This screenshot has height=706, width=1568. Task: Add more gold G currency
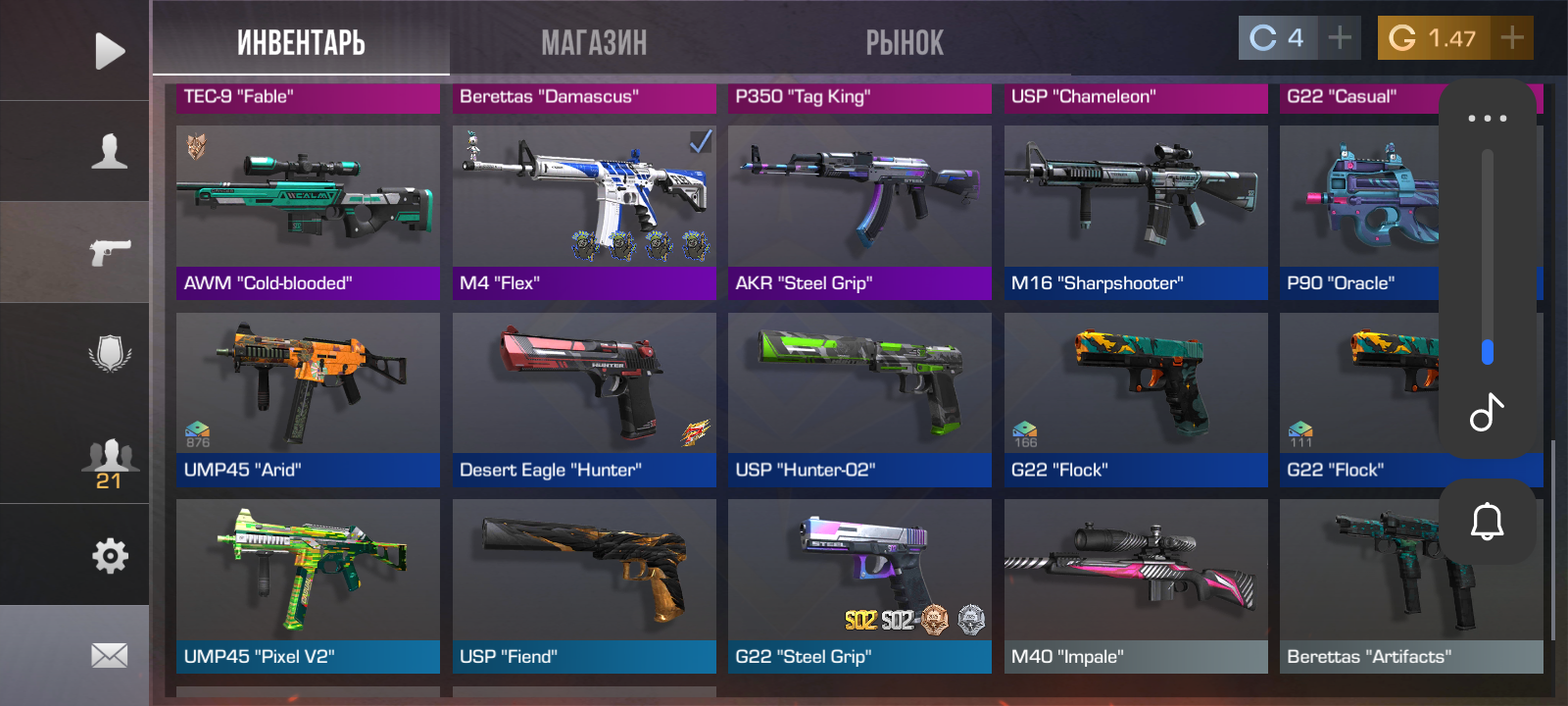[x=1512, y=38]
